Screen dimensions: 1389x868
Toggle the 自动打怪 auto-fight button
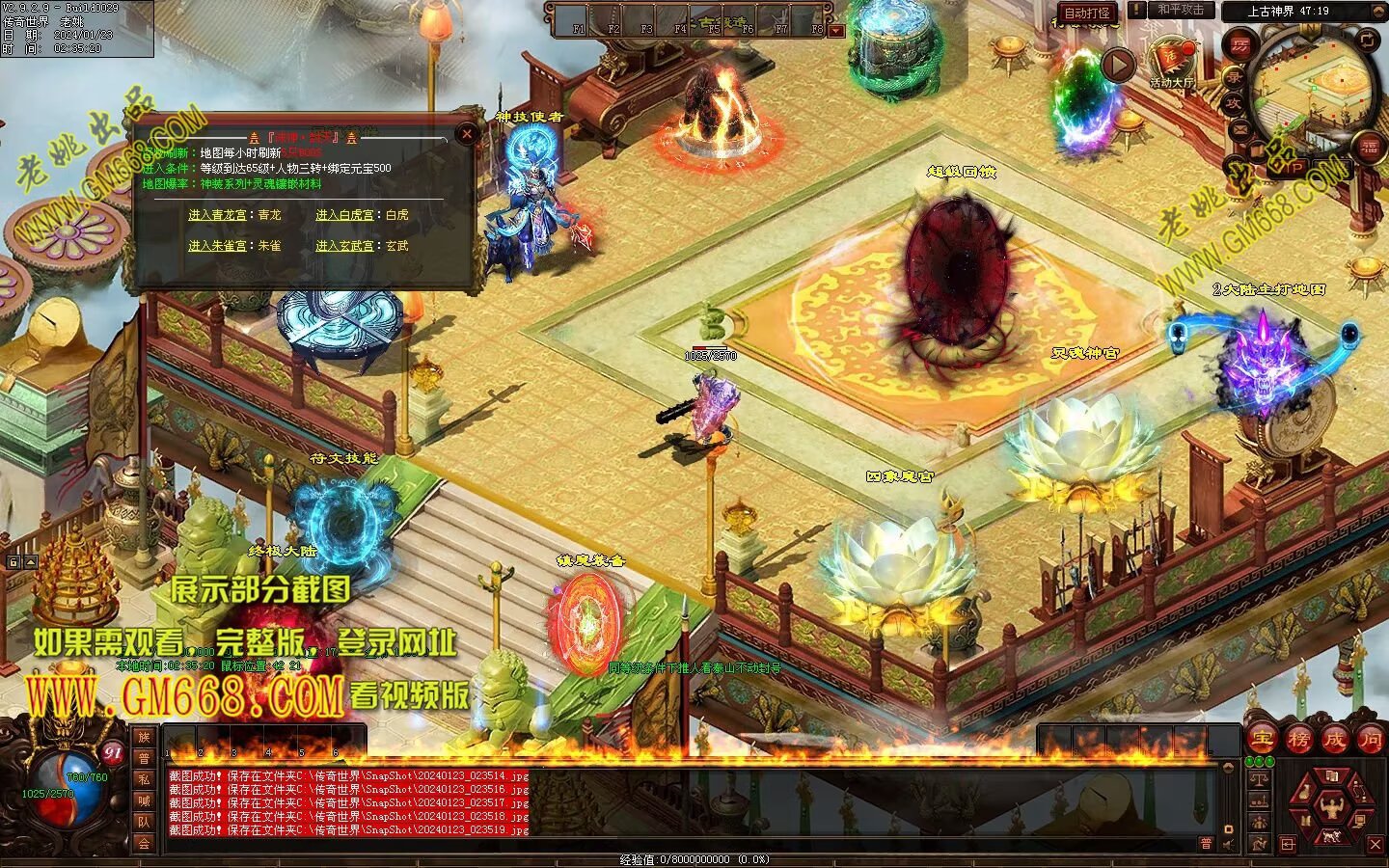click(x=1087, y=13)
